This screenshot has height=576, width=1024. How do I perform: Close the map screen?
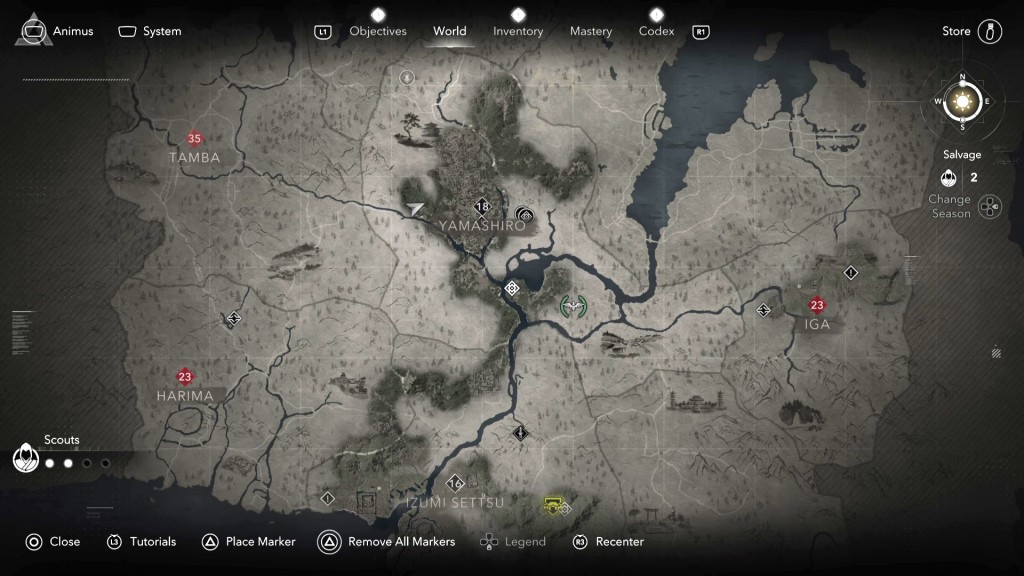click(52, 542)
